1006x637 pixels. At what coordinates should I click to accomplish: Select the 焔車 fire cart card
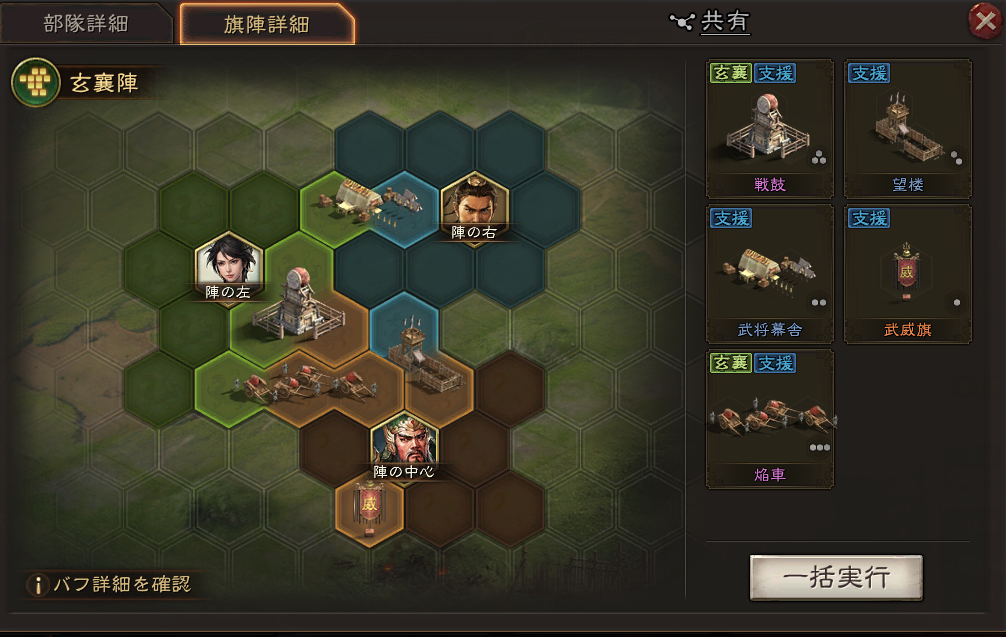[x=770, y=419]
